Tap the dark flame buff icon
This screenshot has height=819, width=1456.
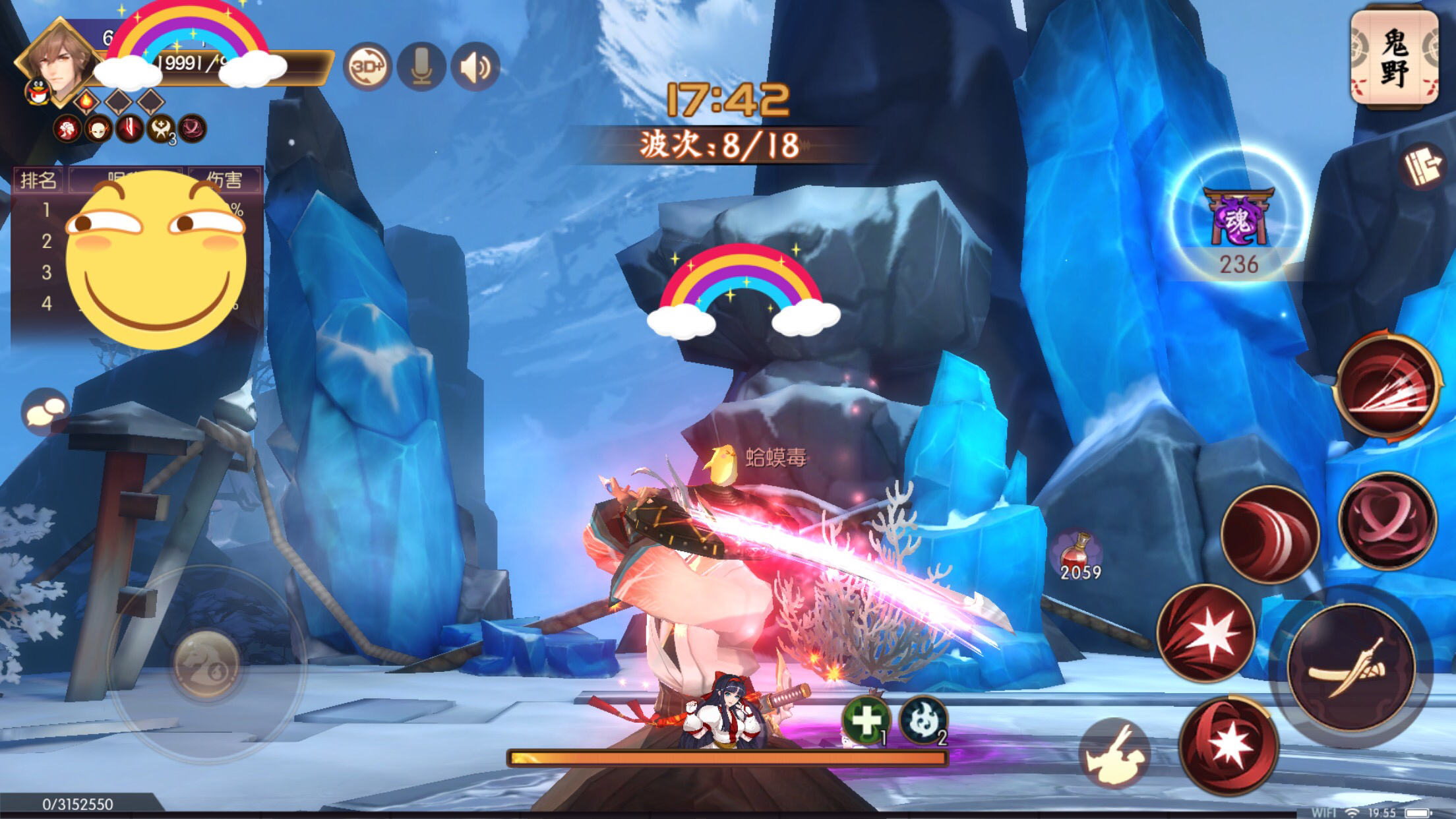coord(922,719)
